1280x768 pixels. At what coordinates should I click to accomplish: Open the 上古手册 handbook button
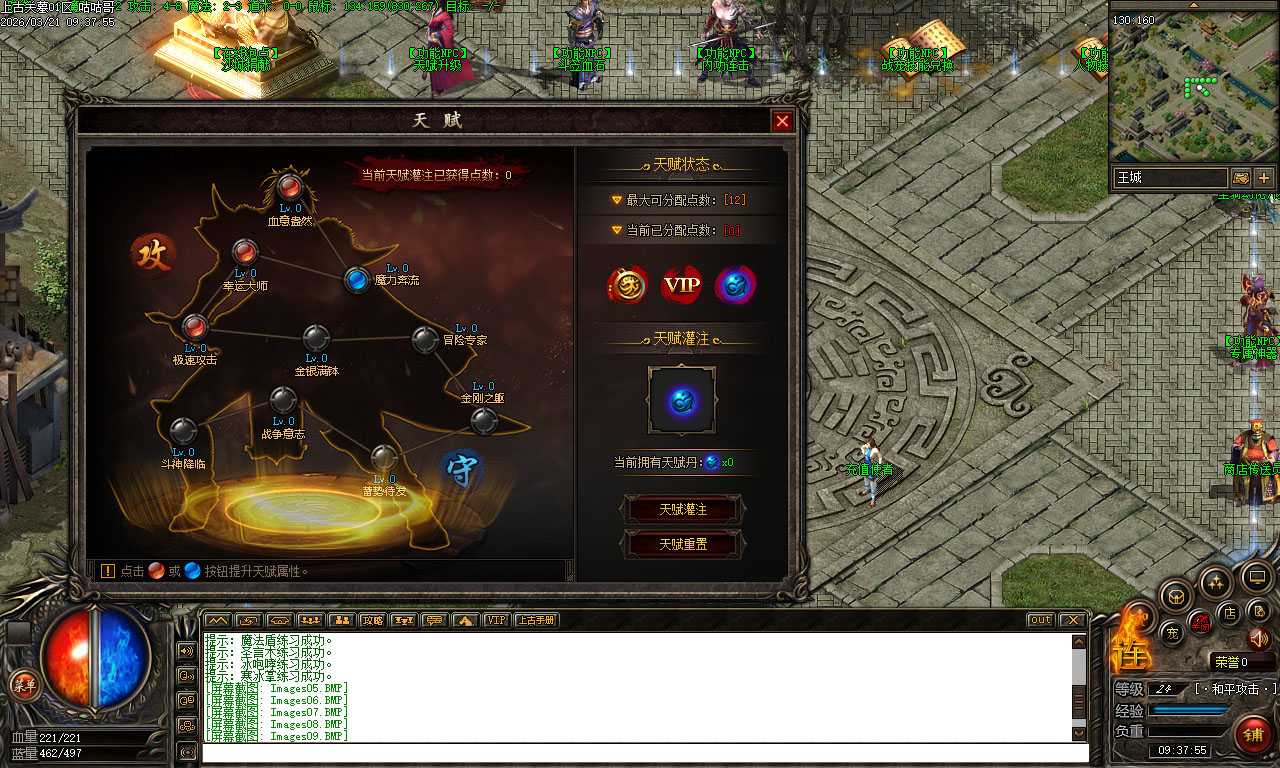(536, 620)
